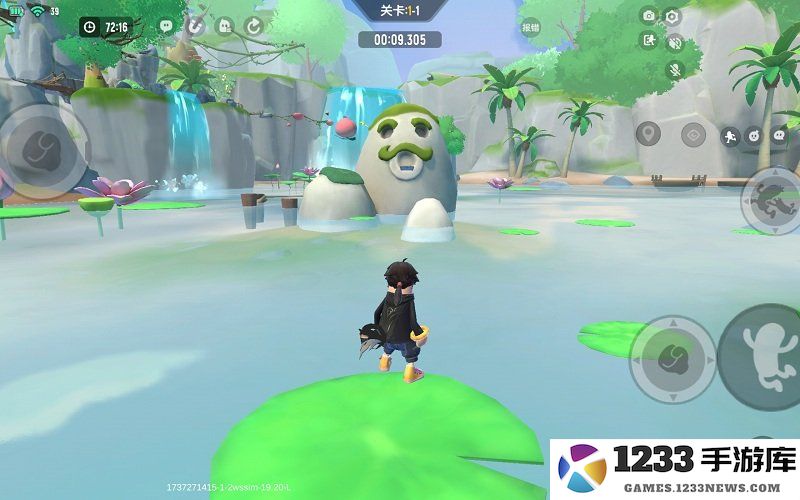Toggle the muted speaker icon
800x500 pixels.
pos(674,42)
